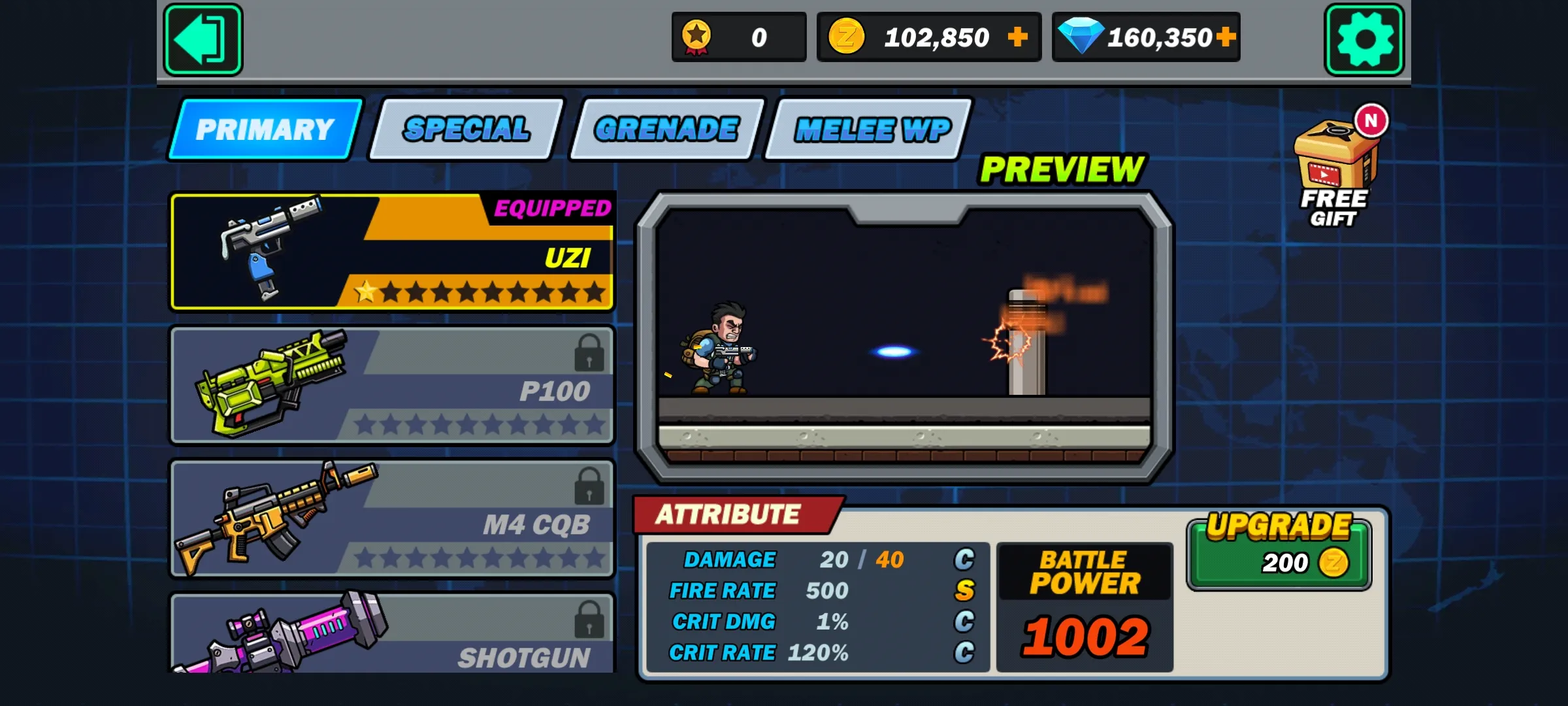Choose the locked P100 weapon

(392, 386)
